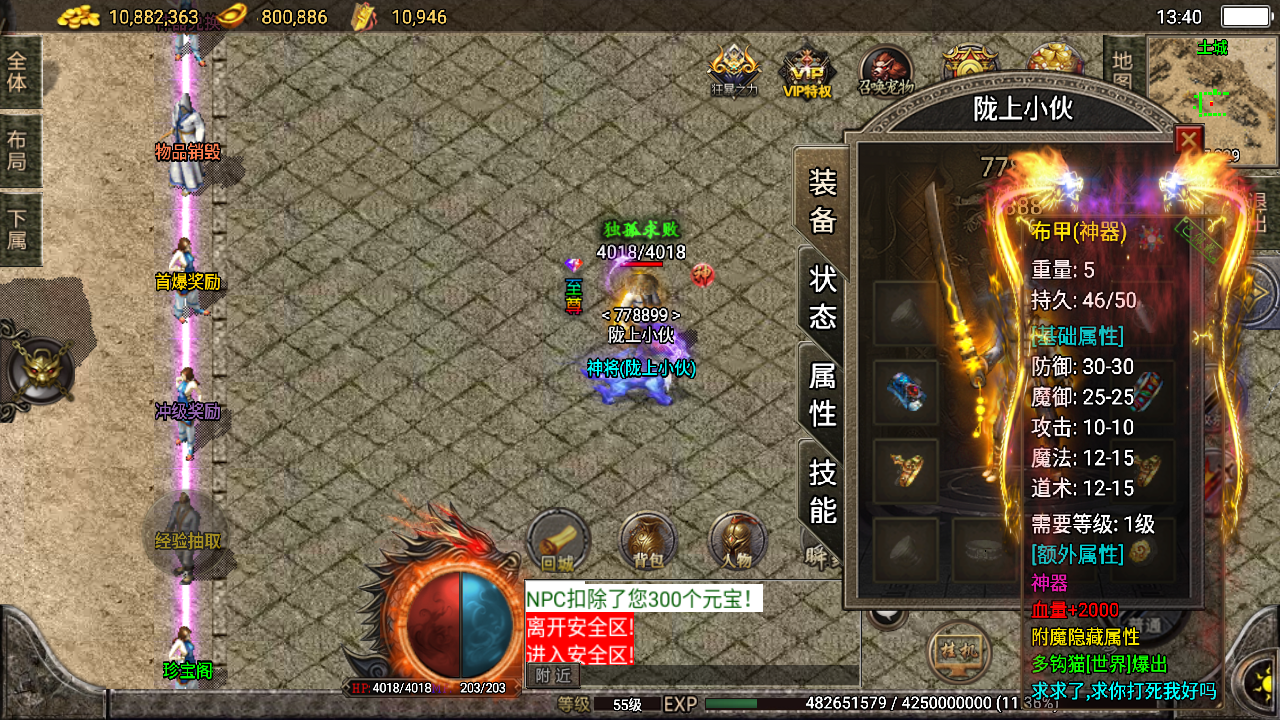
Task: Choose the 布局 side tab
Action: pos(18,150)
